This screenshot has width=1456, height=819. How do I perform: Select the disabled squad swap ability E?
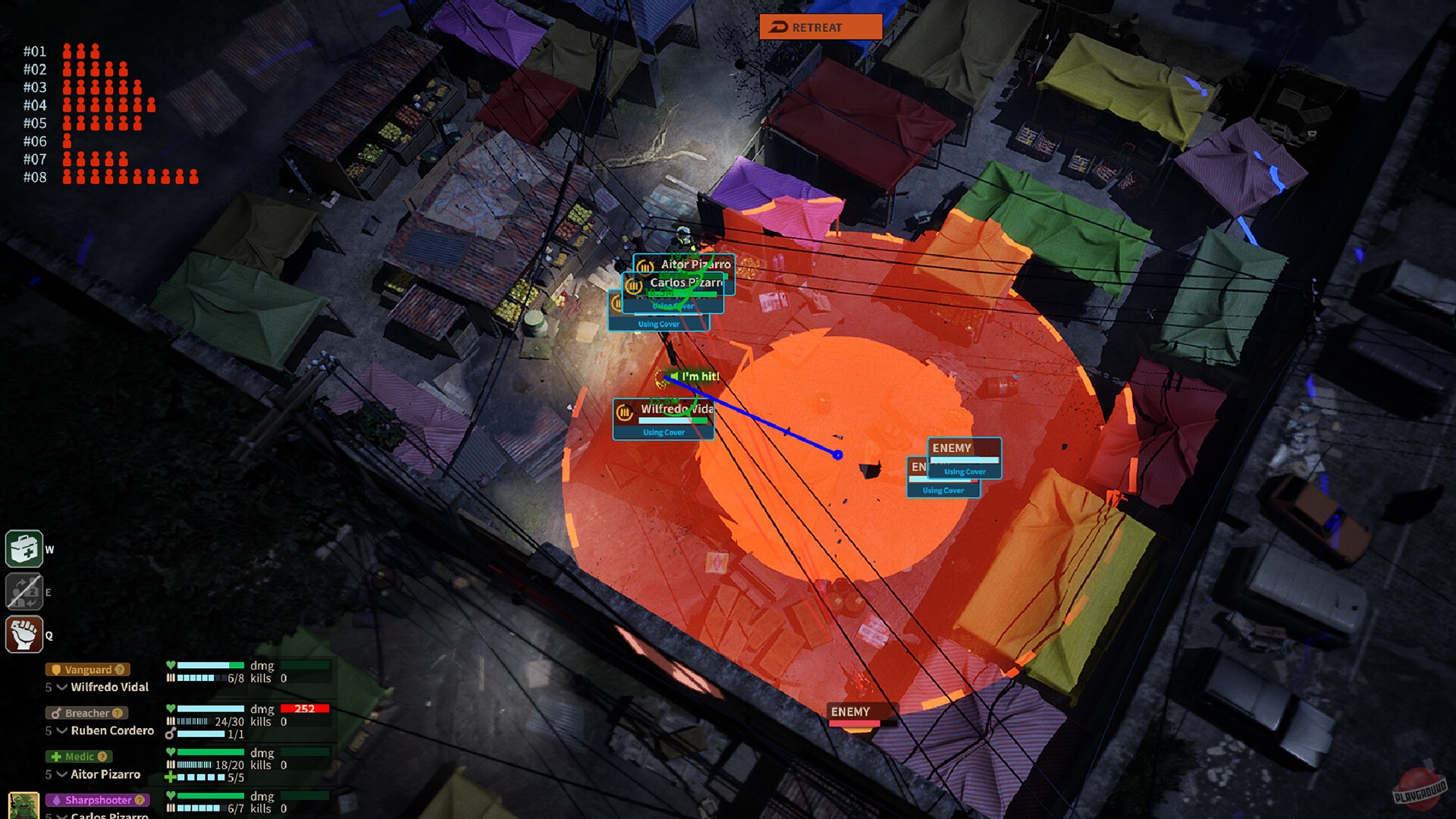point(25,591)
